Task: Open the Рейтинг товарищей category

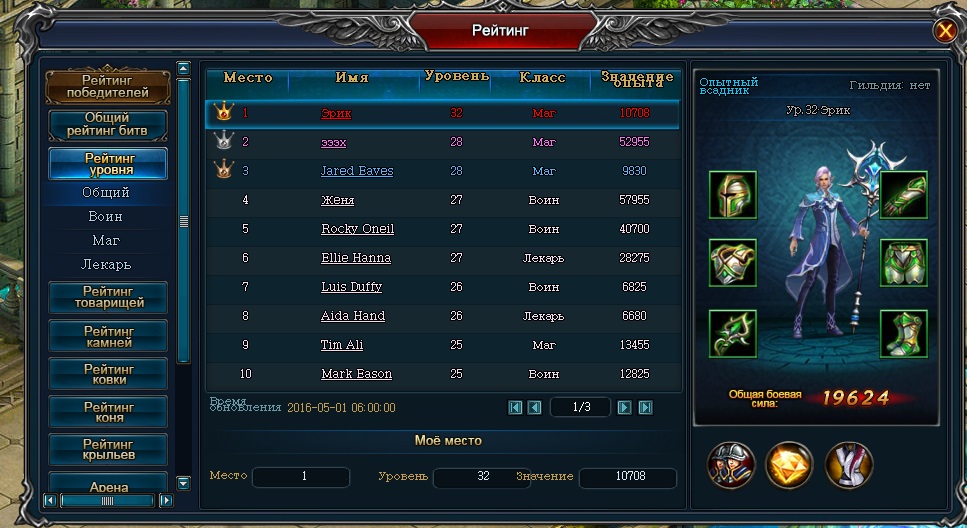Action: [x=107, y=297]
